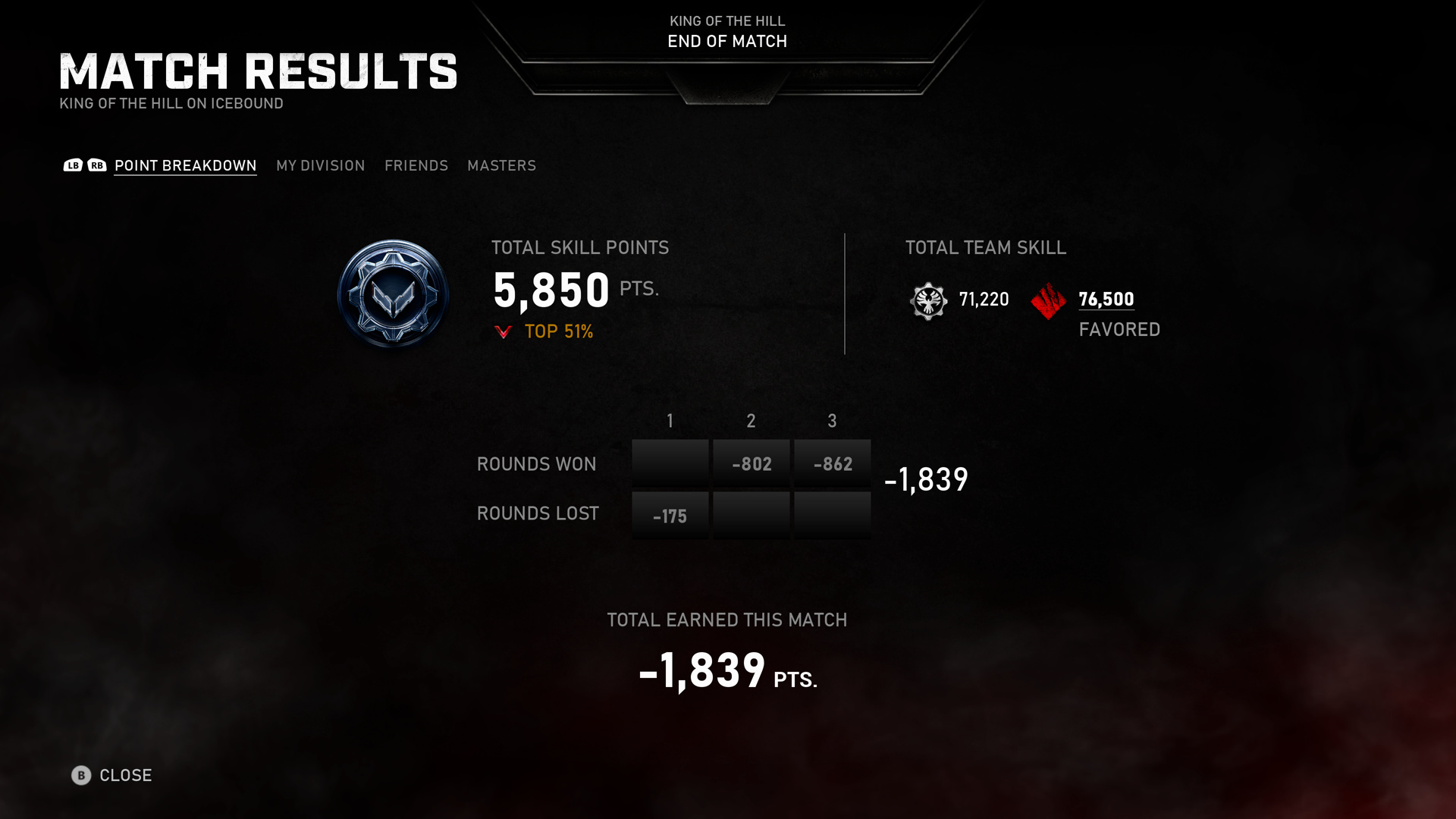
Task: Click CLOSE to exit match results
Action: (x=126, y=776)
